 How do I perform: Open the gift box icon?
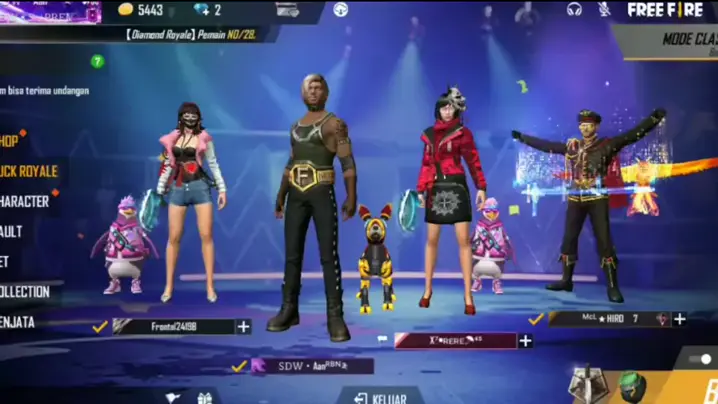pos(205,398)
